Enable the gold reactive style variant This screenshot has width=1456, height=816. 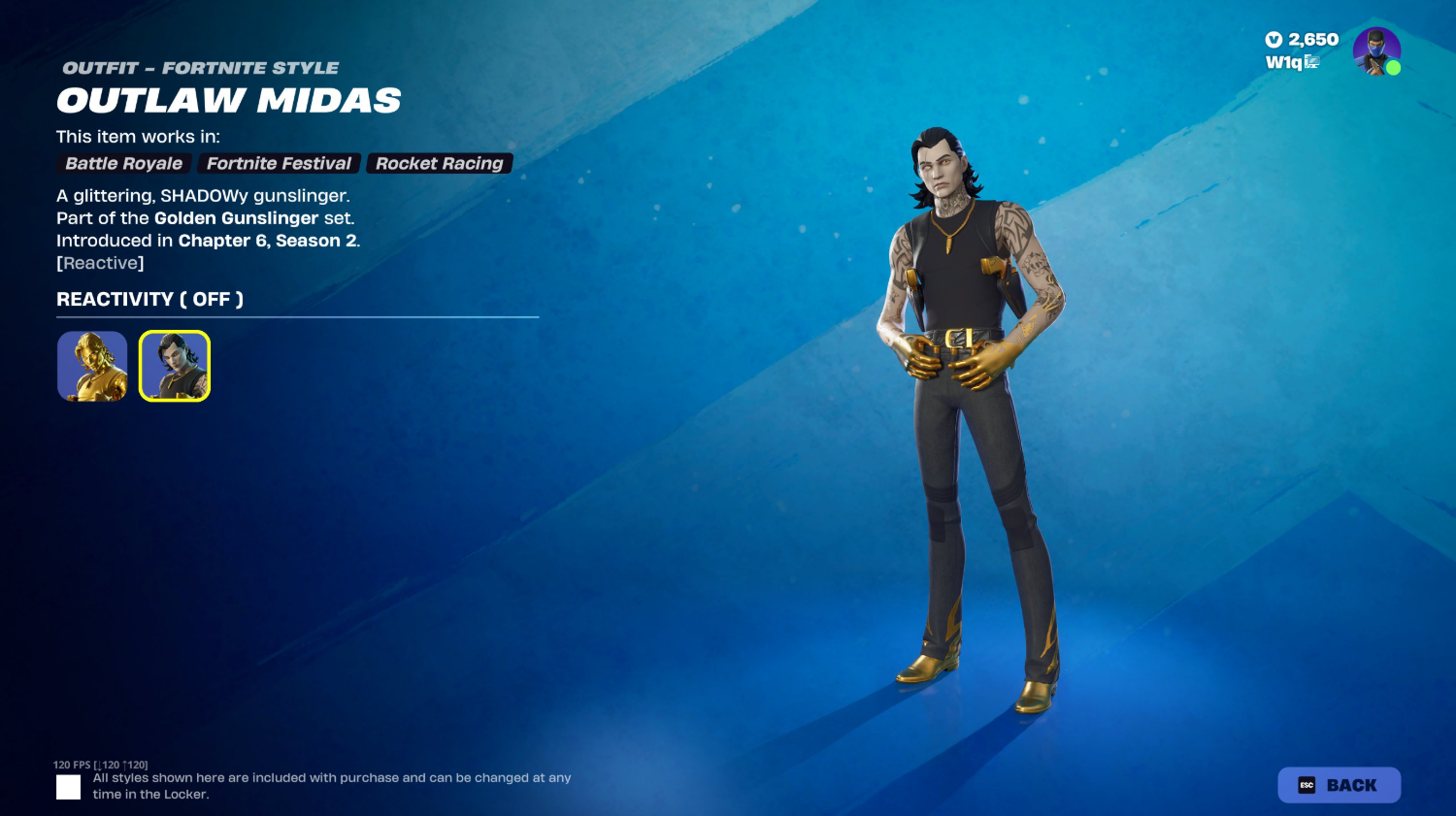91,366
